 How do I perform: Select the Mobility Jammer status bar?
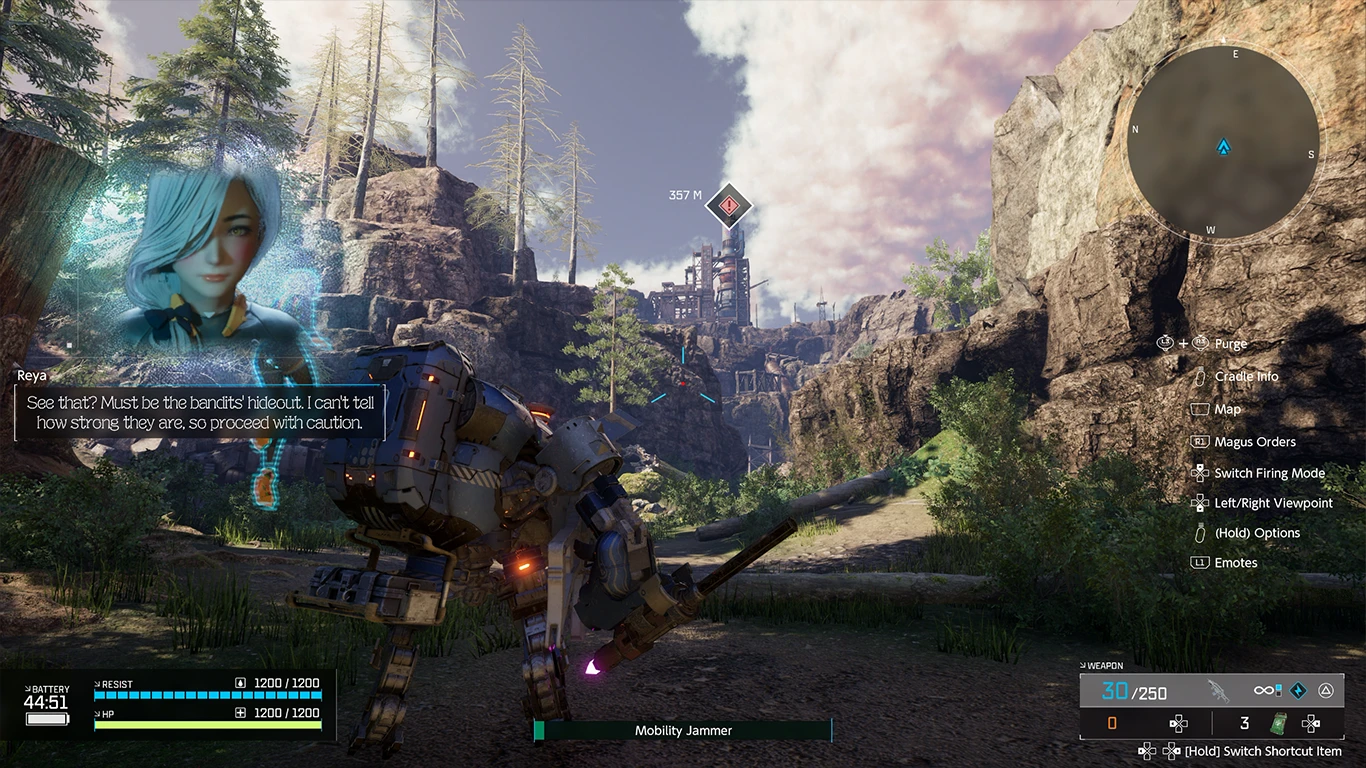(x=683, y=731)
